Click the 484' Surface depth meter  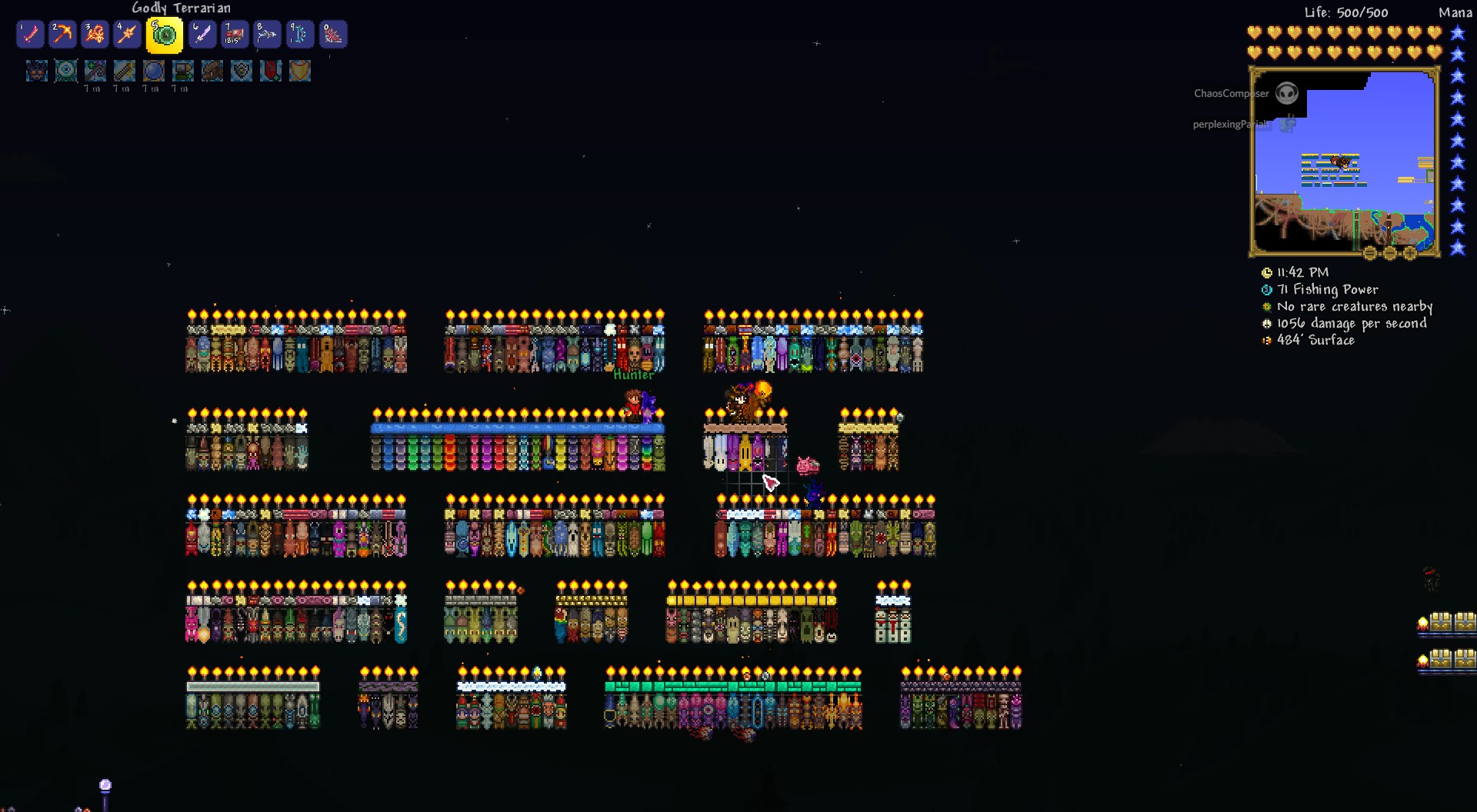point(1316,341)
